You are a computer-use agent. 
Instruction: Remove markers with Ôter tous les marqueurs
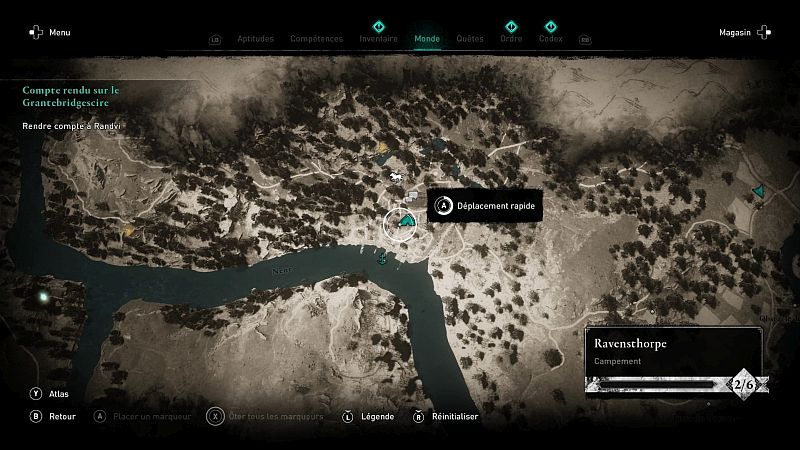tap(268, 416)
